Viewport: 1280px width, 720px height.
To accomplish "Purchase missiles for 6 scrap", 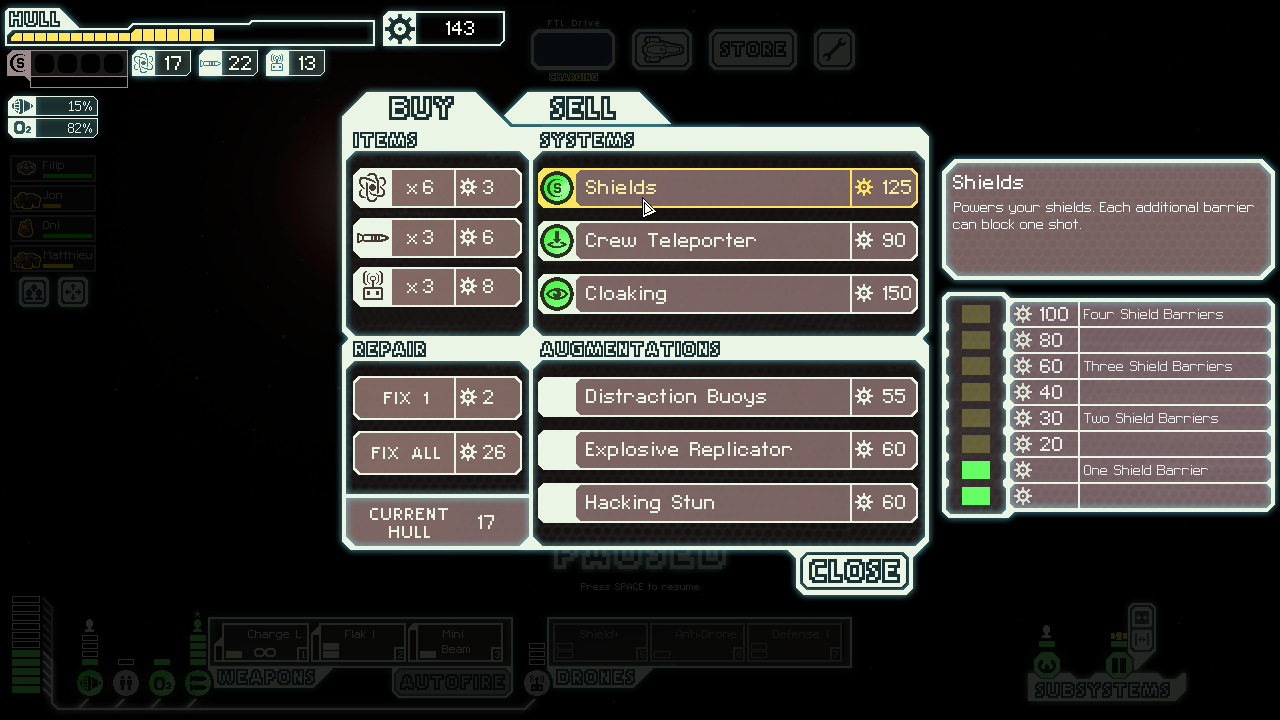I will [x=437, y=238].
